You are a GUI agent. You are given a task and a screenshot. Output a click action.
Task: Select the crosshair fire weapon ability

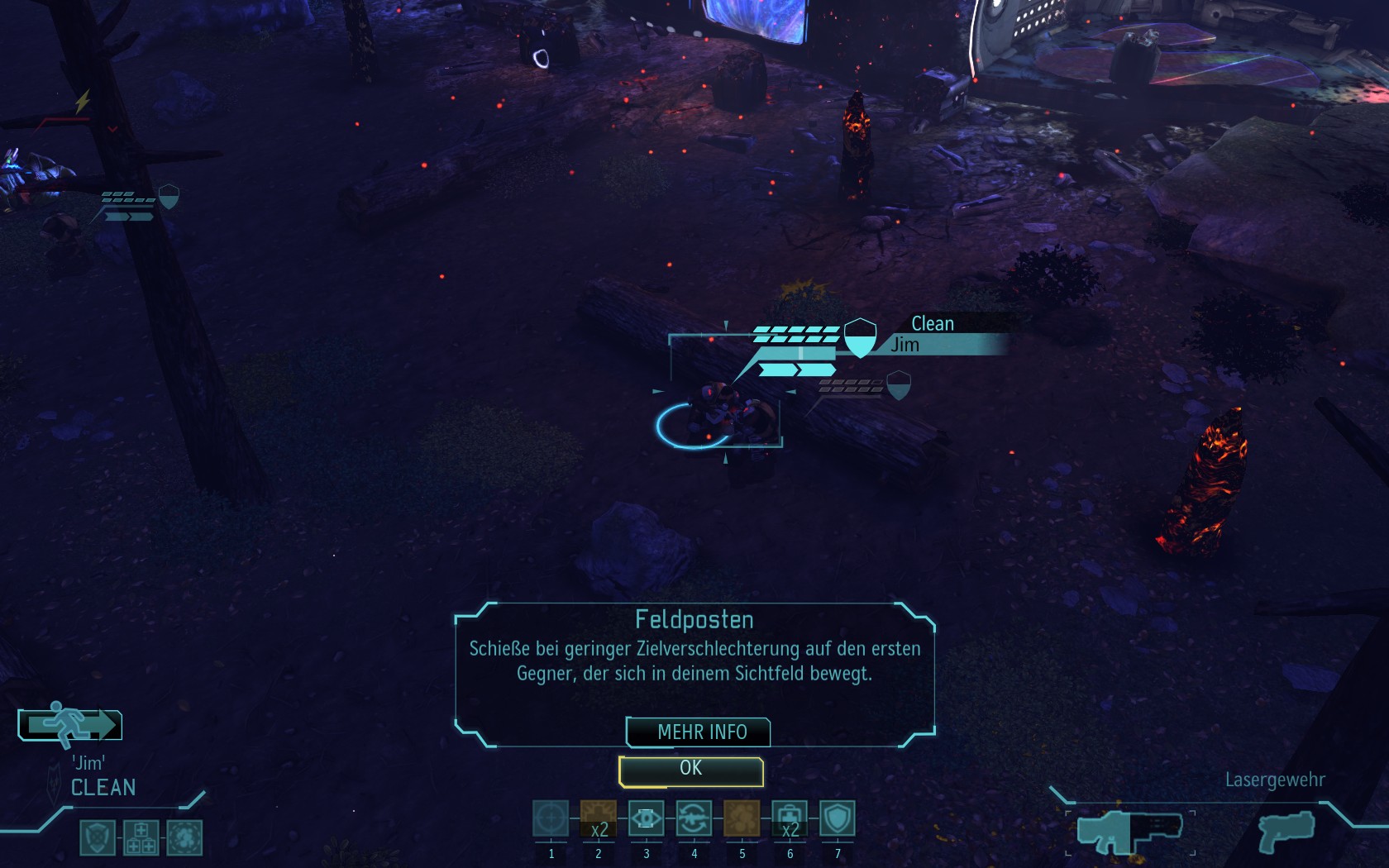coord(551,819)
